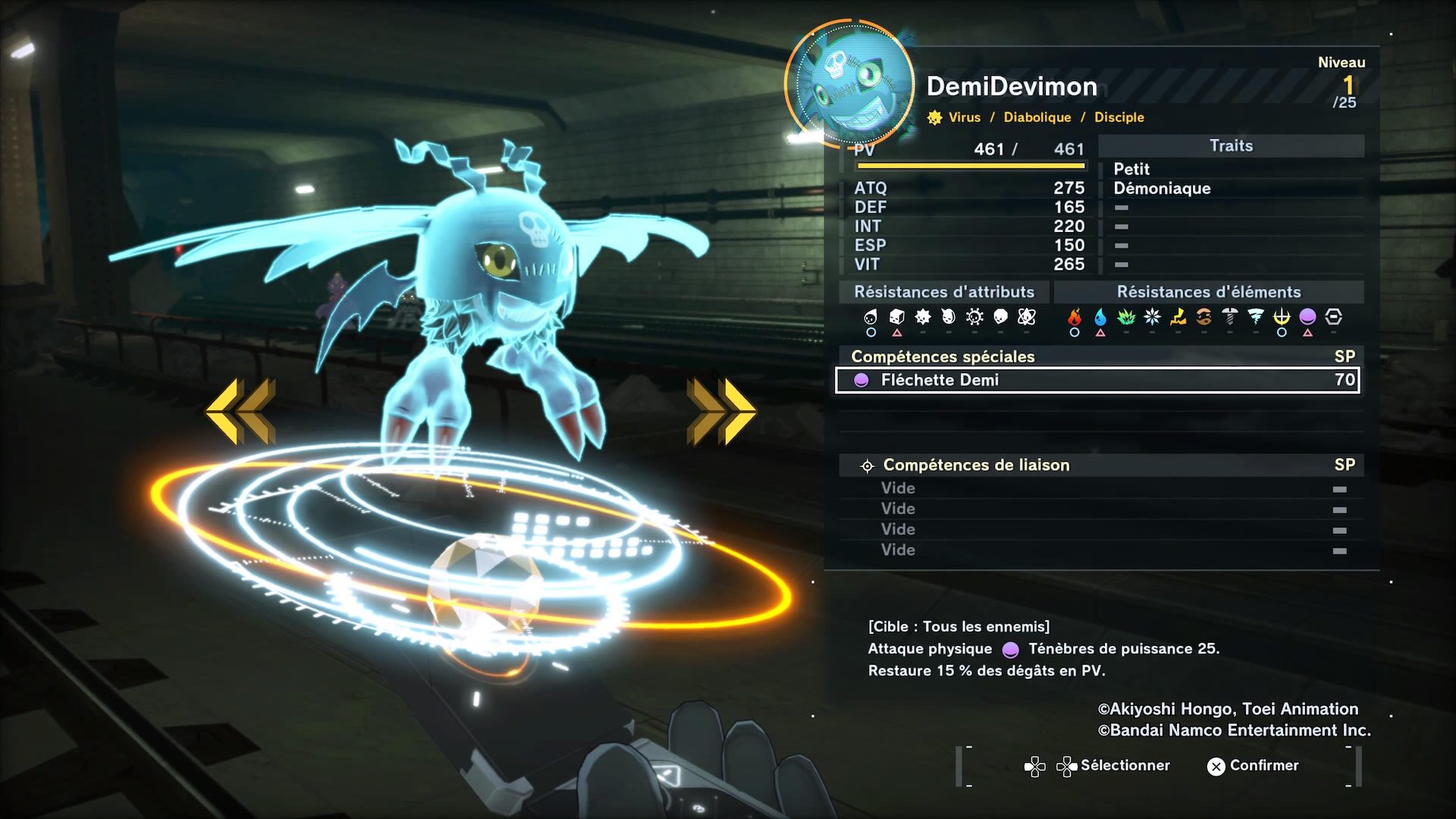Select the Petit trait entry
Screen dimensions: 1456x819
[x=1131, y=169]
